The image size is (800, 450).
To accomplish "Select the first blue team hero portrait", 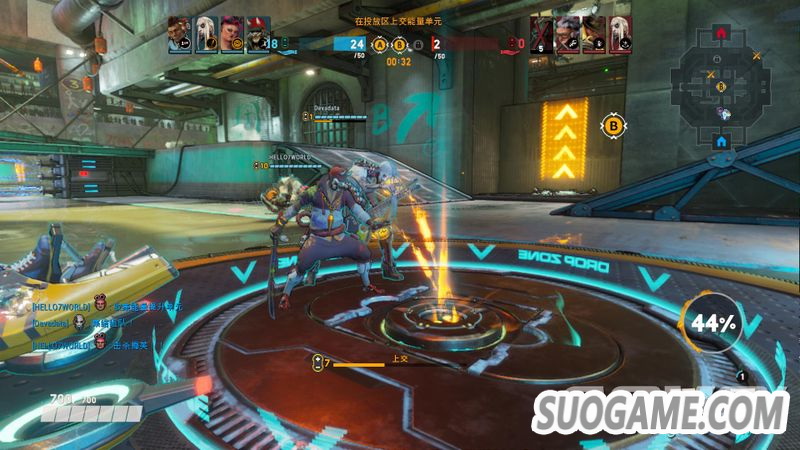I will tap(179, 33).
